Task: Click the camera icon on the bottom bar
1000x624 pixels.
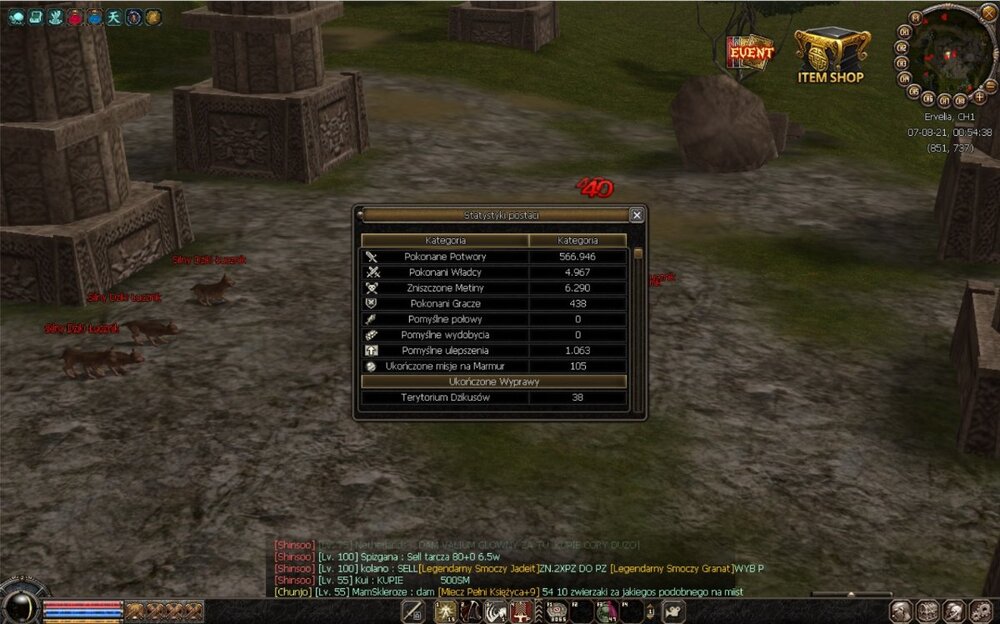Action: point(676,610)
